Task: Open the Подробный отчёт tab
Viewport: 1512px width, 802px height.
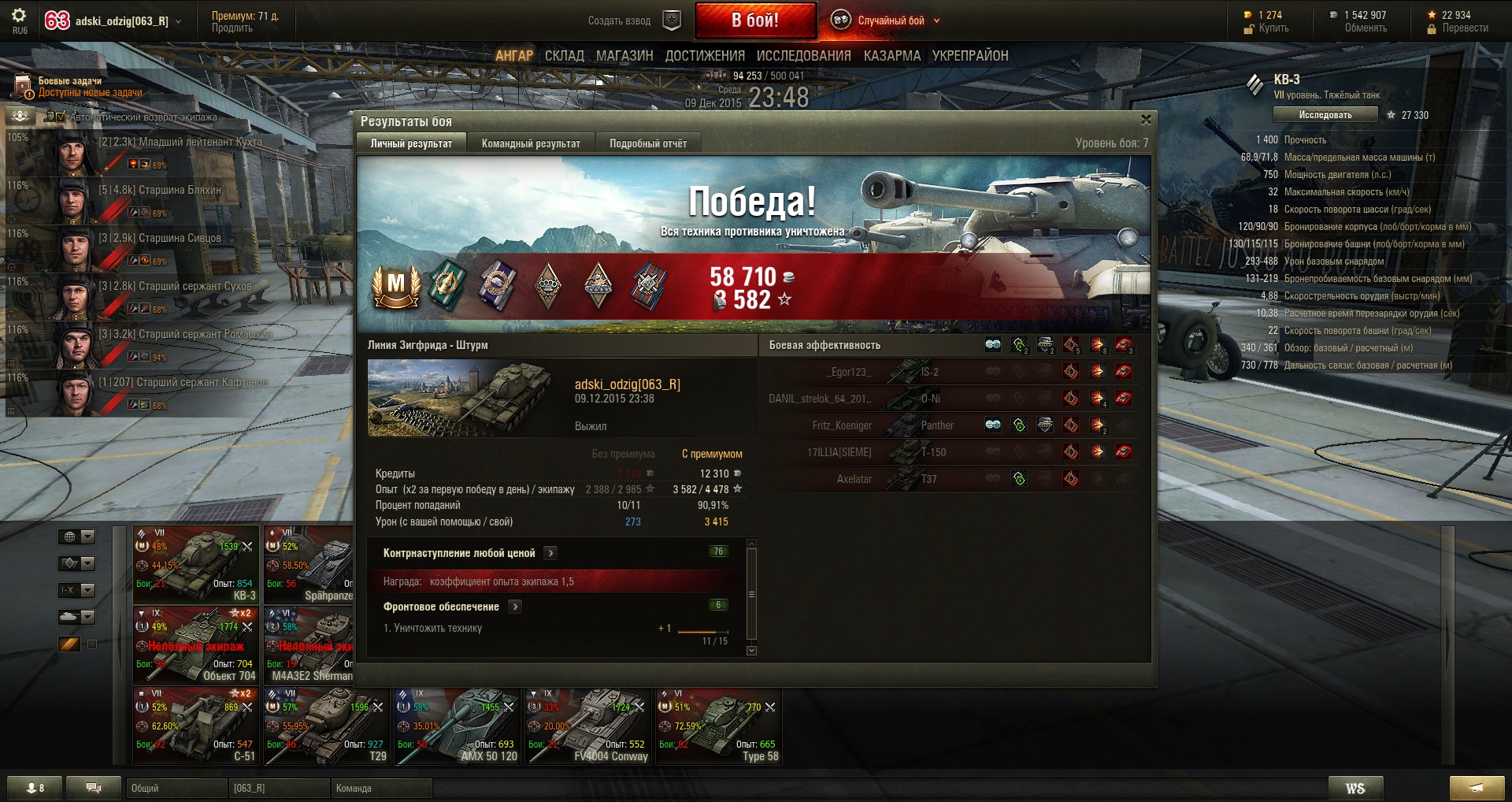Action: 647,143
